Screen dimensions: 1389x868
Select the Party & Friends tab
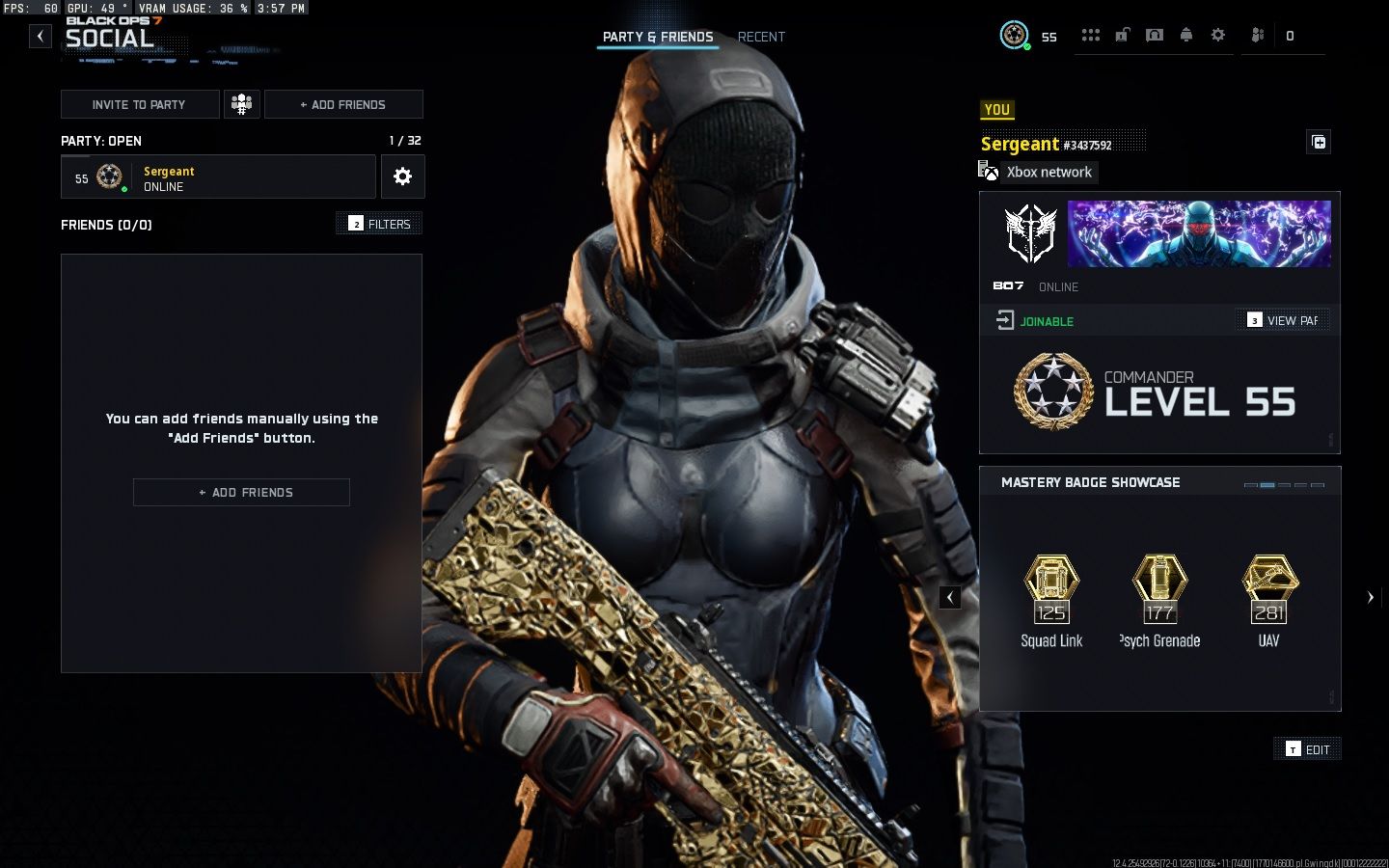pyautogui.click(x=658, y=37)
